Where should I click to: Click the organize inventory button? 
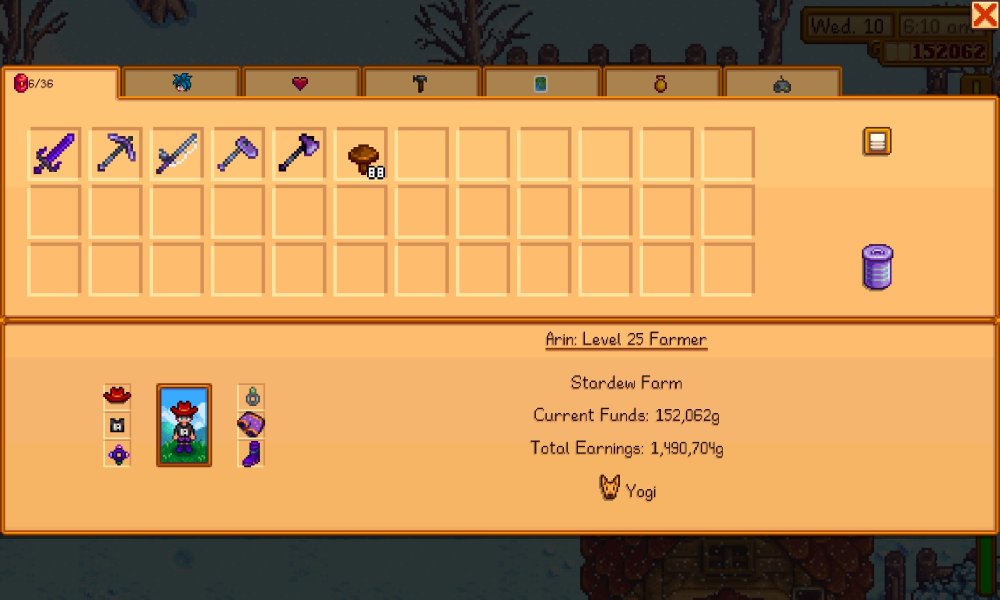877,142
